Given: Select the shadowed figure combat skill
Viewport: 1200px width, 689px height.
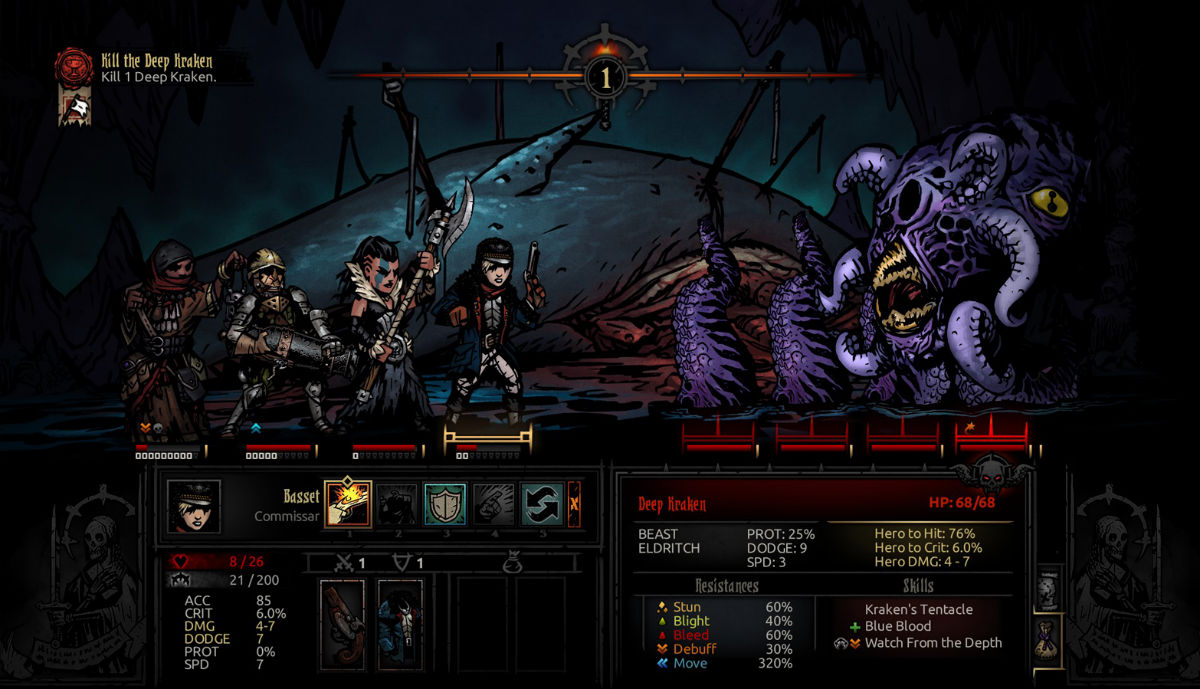Looking at the screenshot, I should pos(397,505).
